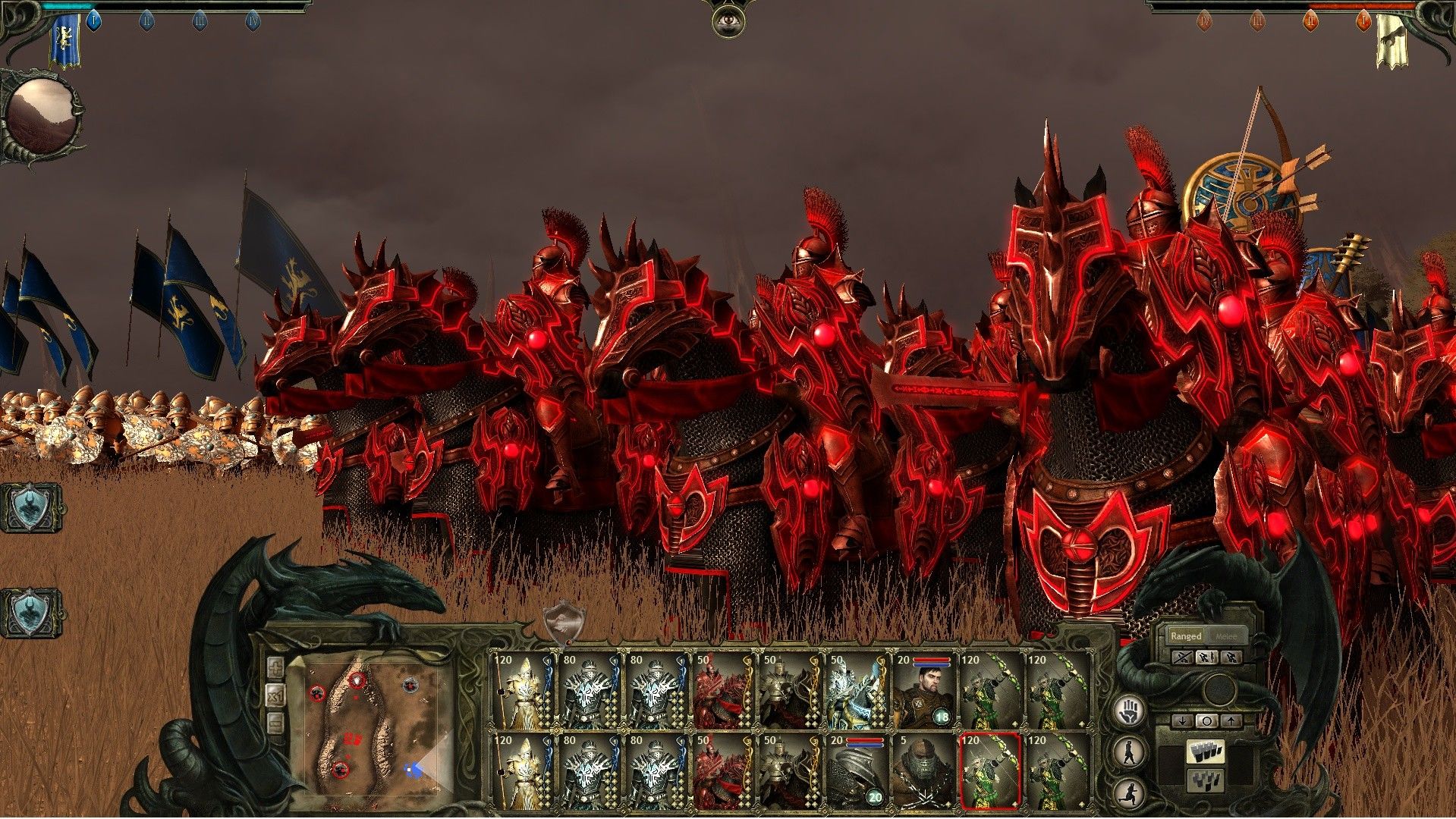The width and height of the screenshot is (1456, 819).
Task: Zoom in the minimap with plus button
Action: coord(276,668)
